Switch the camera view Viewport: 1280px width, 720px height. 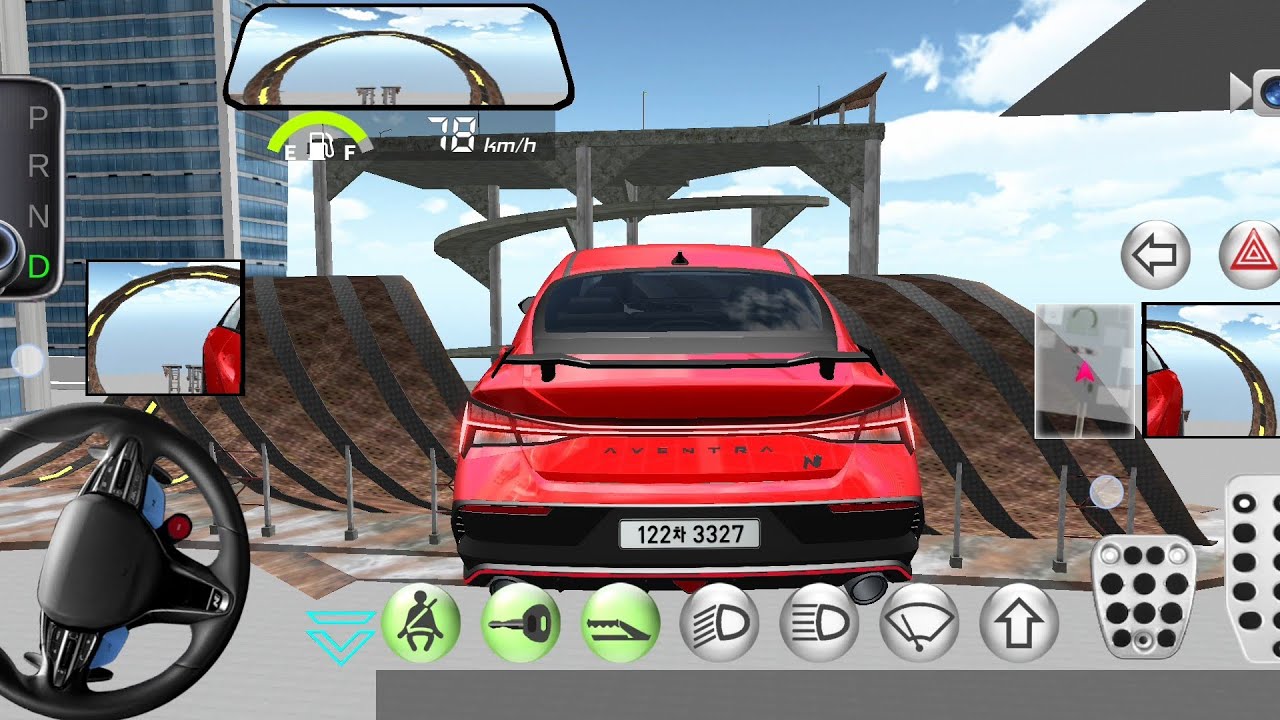(1259, 92)
